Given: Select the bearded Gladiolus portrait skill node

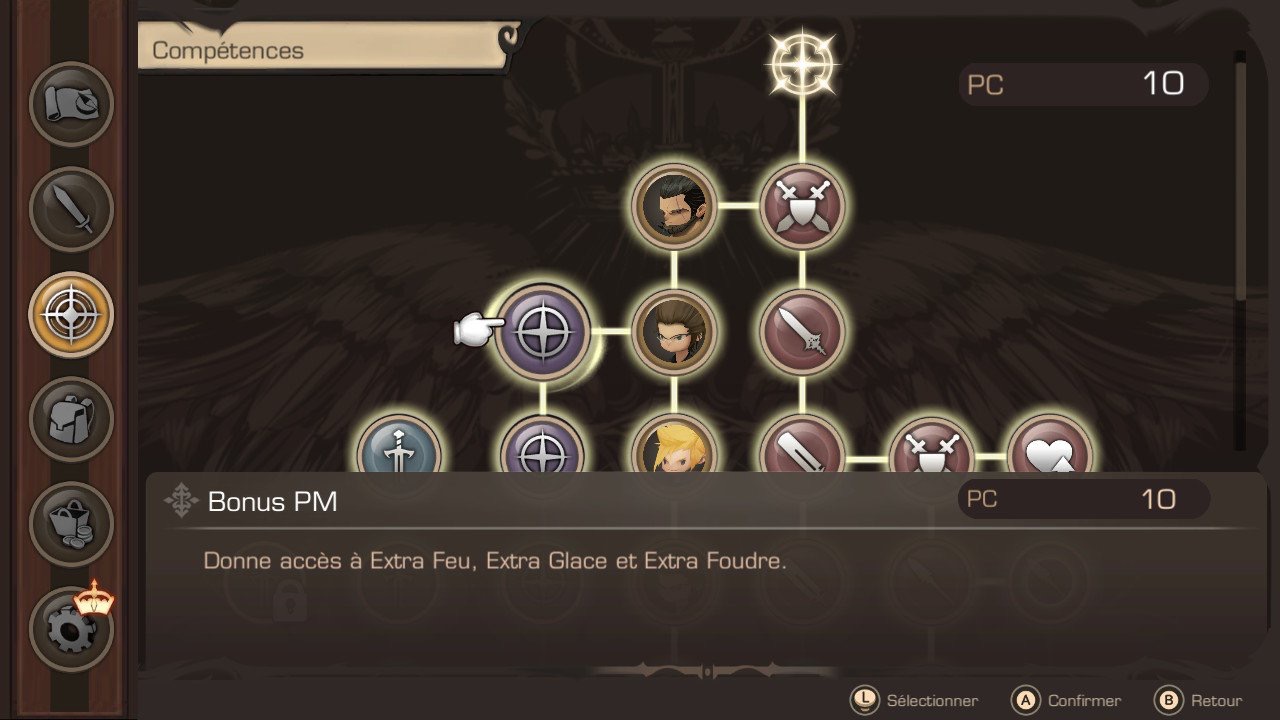Looking at the screenshot, I should click(x=674, y=206).
